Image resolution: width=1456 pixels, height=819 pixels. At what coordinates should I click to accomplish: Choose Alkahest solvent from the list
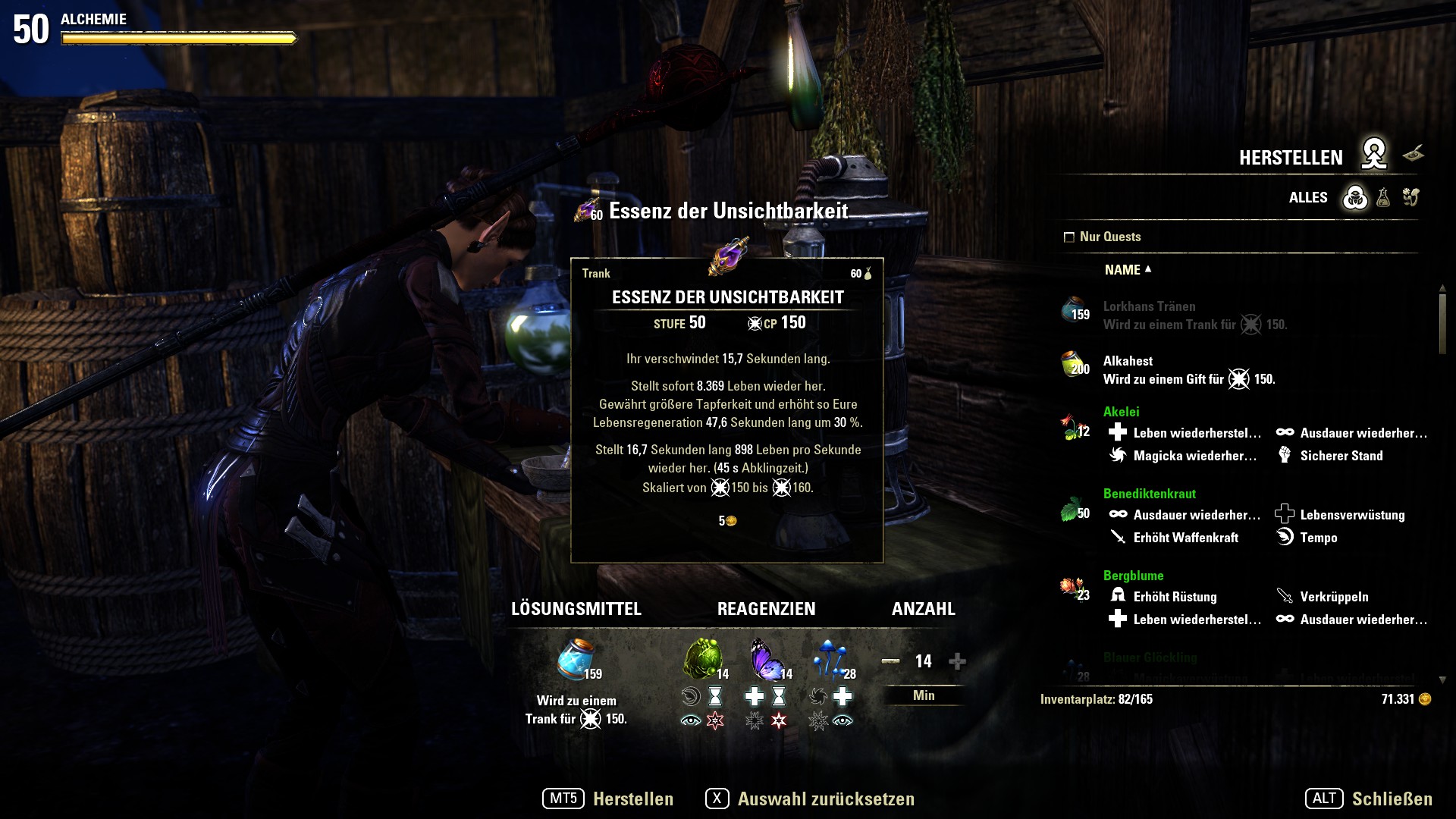click(1128, 369)
